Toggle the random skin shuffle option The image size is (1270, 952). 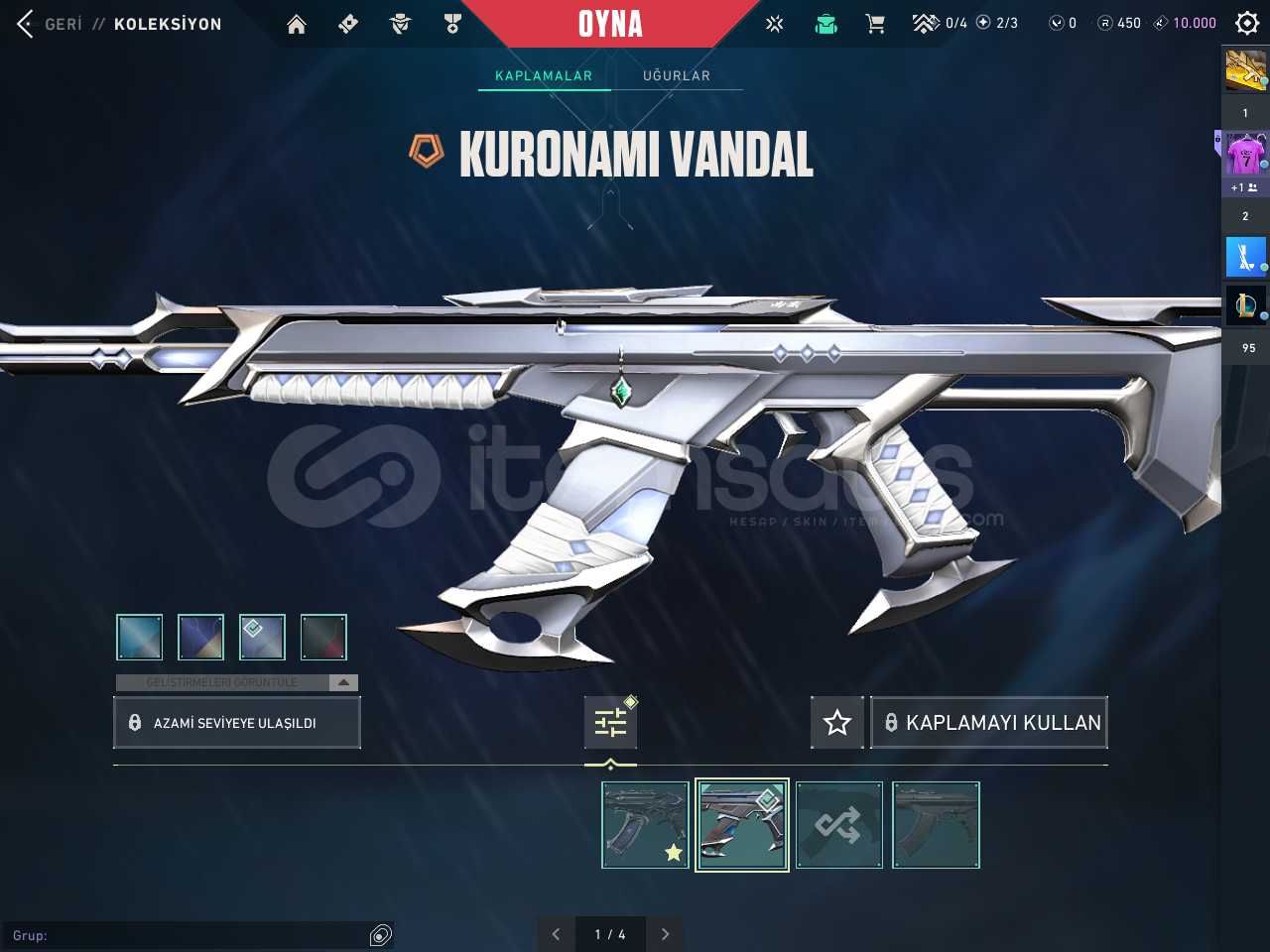(x=839, y=824)
